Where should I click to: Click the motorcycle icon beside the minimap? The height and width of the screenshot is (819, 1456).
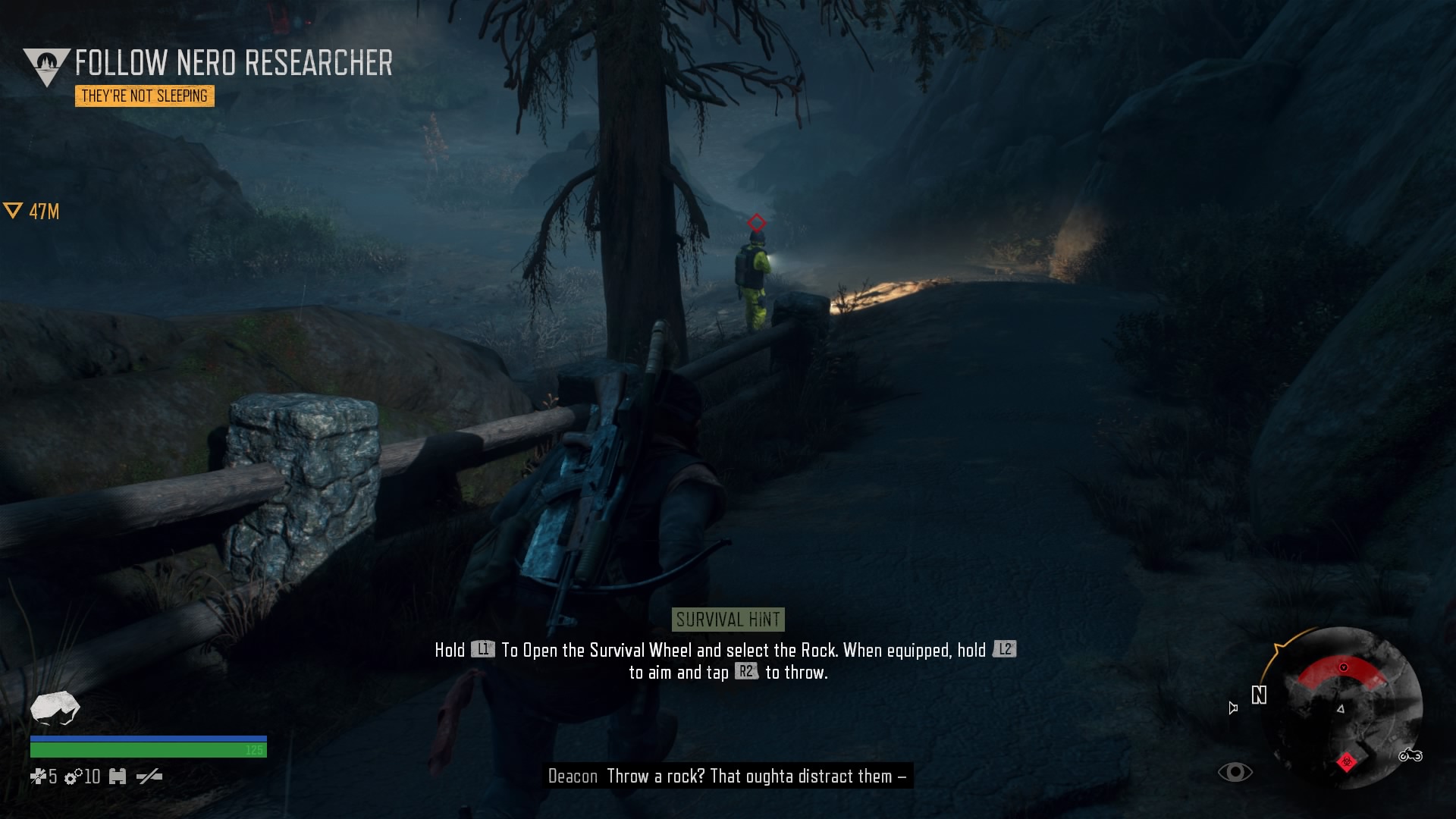pyautogui.click(x=1411, y=756)
